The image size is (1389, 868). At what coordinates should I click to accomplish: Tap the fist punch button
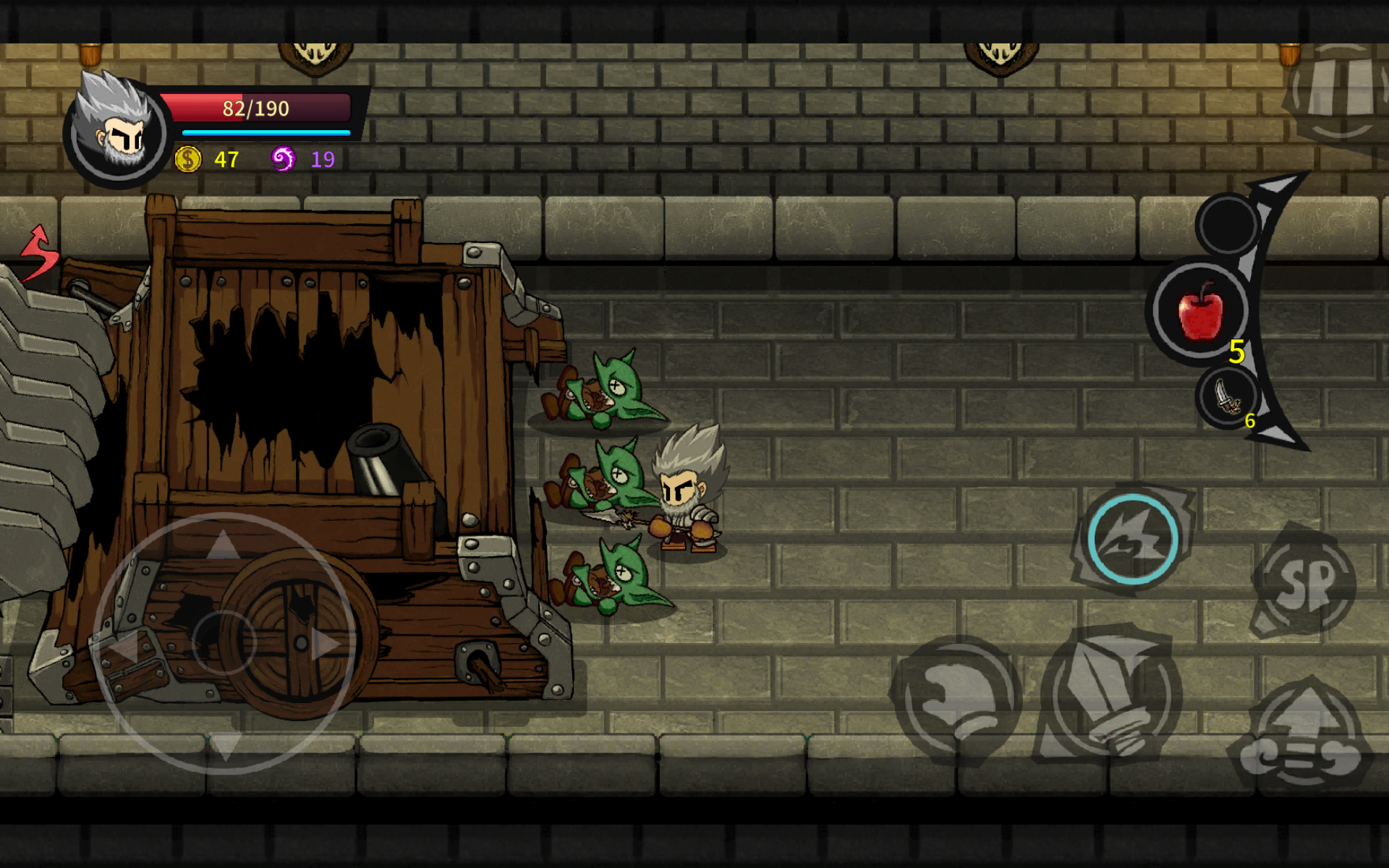coord(956,699)
